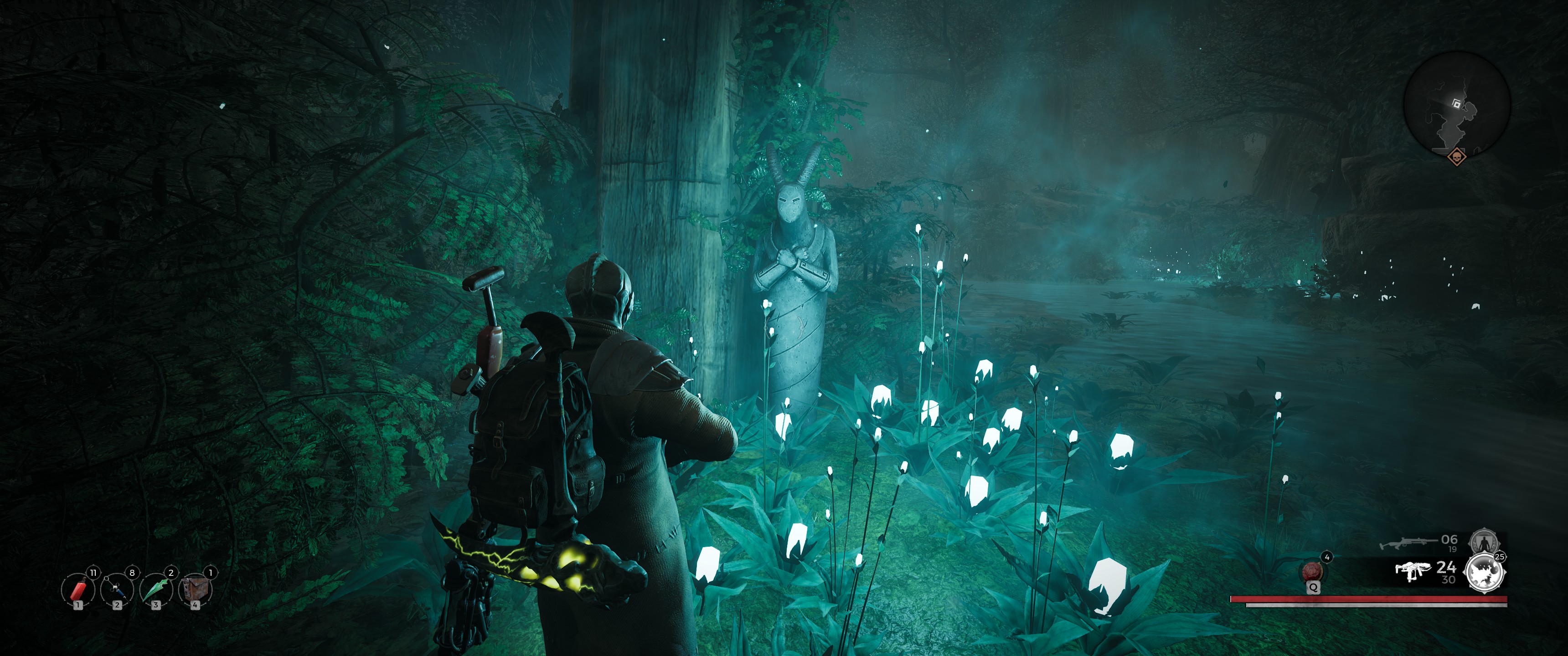1568x656 pixels.
Task: Activate the glowing swarm weapon mod
Action: pyautogui.click(x=1484, y=573)
